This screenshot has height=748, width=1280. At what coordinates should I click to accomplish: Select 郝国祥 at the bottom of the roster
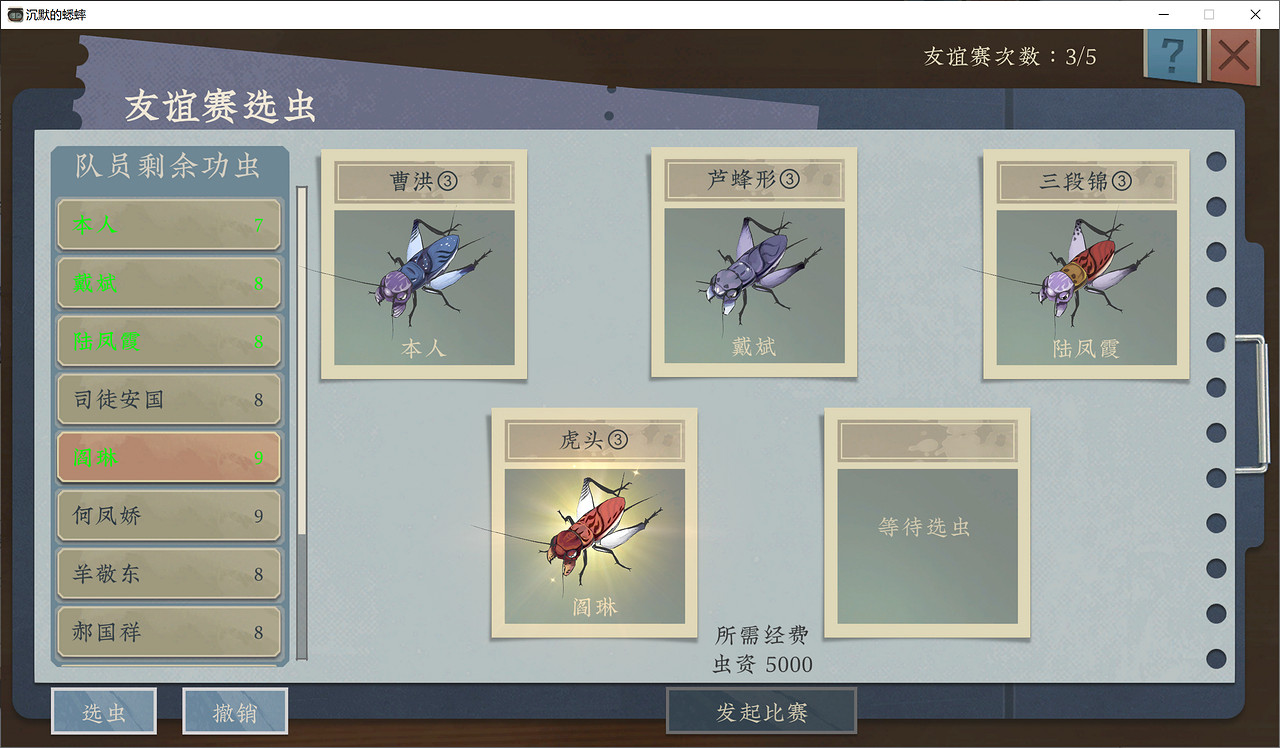[x=168, y=632]
